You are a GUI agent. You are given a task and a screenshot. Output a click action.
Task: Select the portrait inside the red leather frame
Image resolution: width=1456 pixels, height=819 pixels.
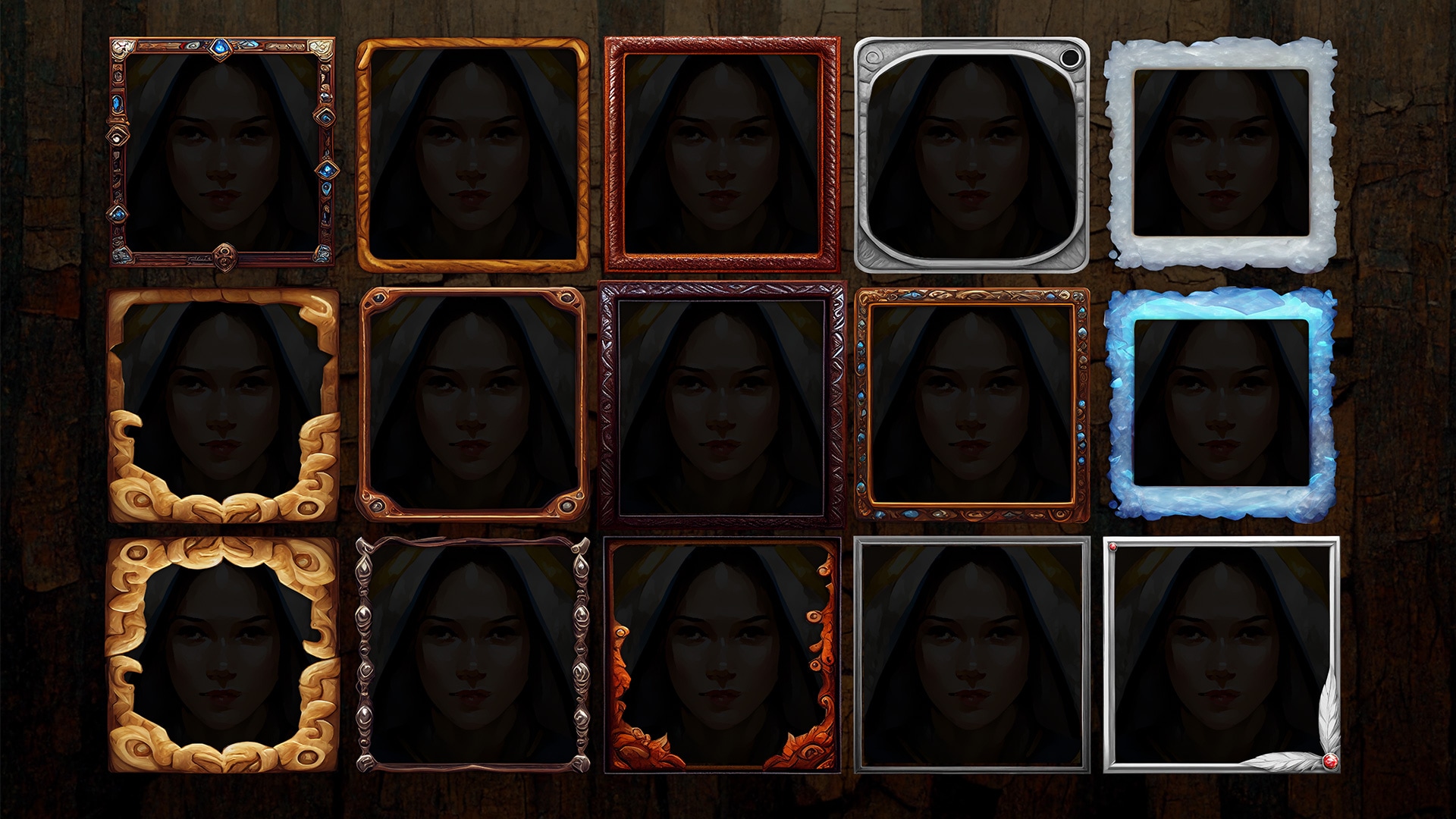click(724, 155)
